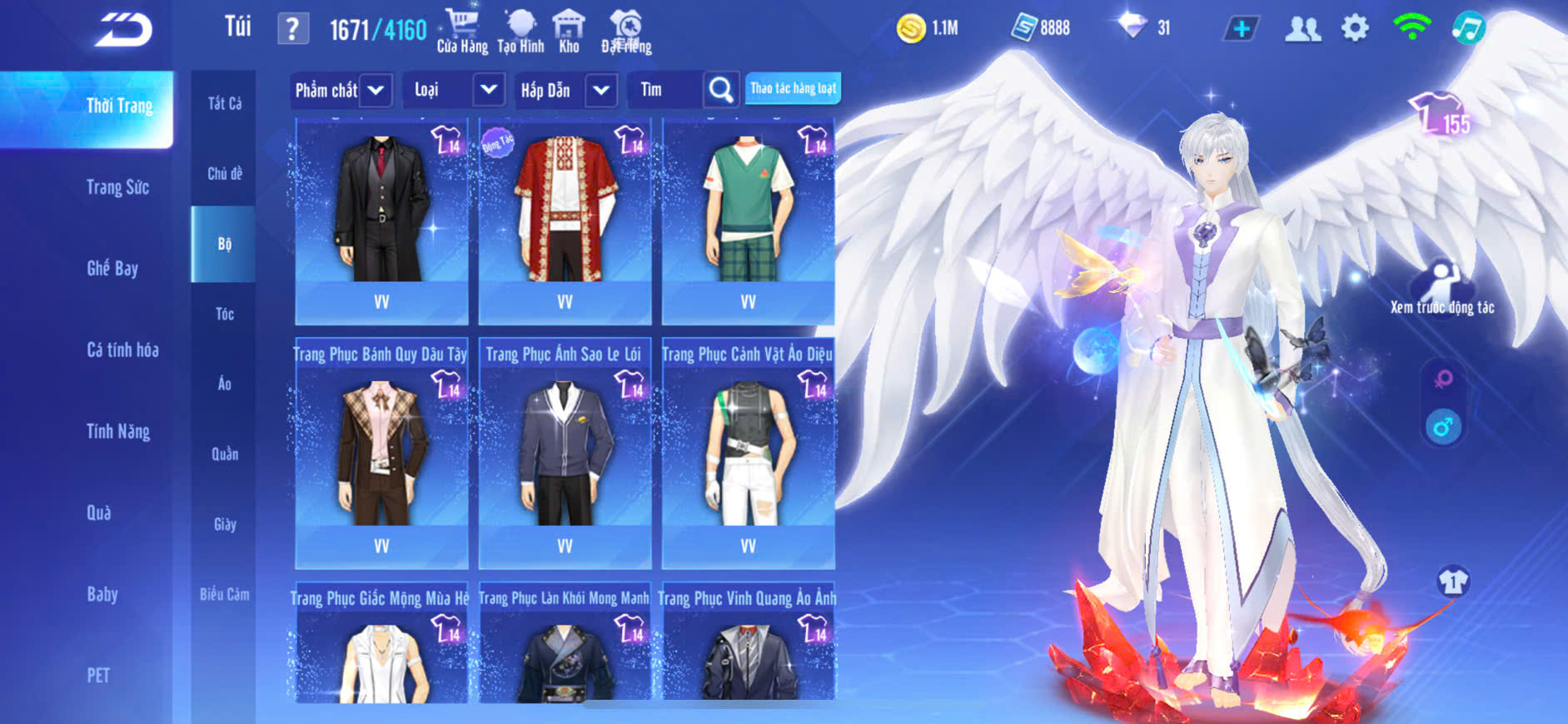The width and height of the screenshot is (1568, 724).
Task: Open the gear settings icon
Action: point(1355,29)
